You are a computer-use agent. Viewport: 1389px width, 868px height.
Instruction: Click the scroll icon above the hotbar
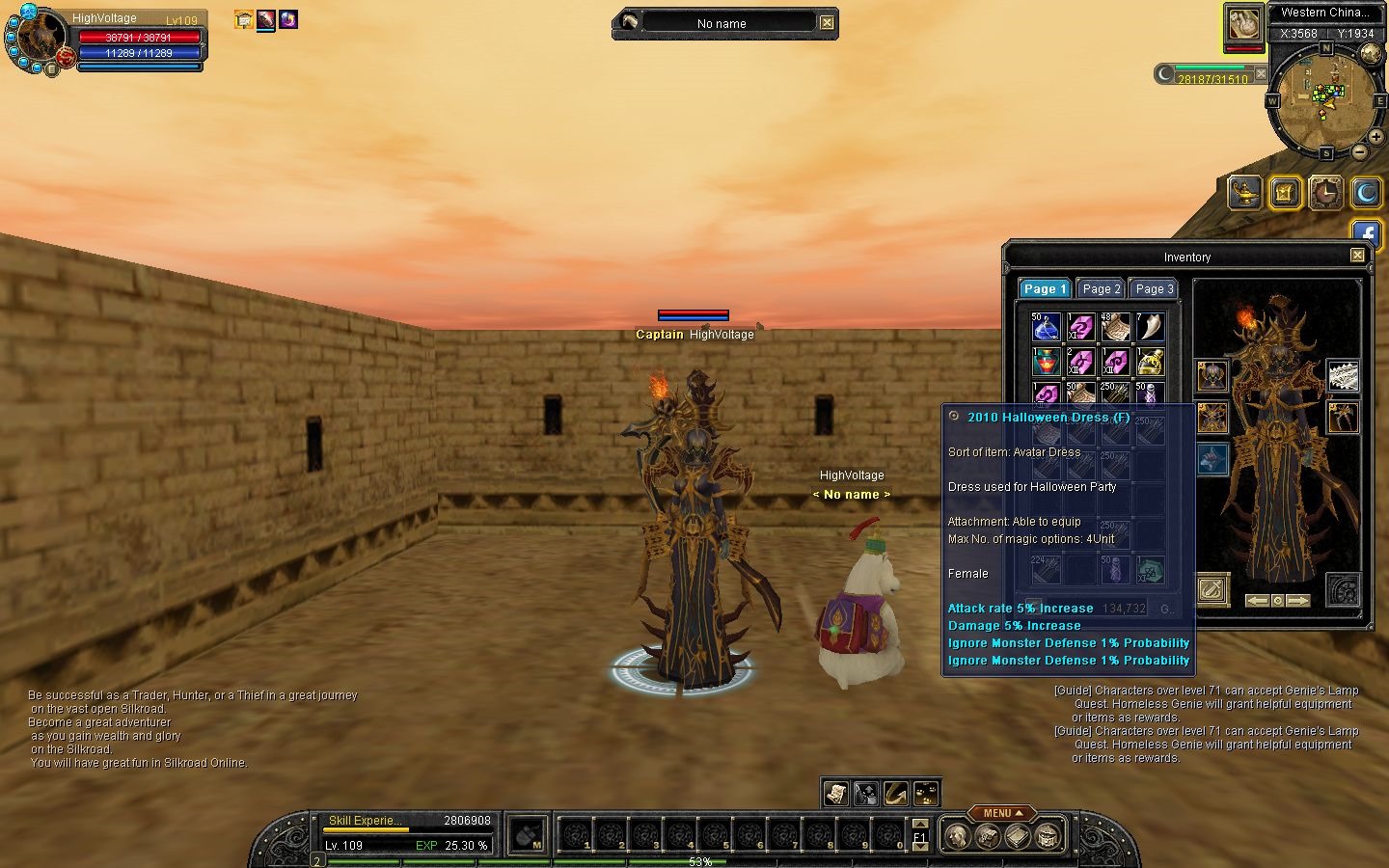[x=835, y=792]
